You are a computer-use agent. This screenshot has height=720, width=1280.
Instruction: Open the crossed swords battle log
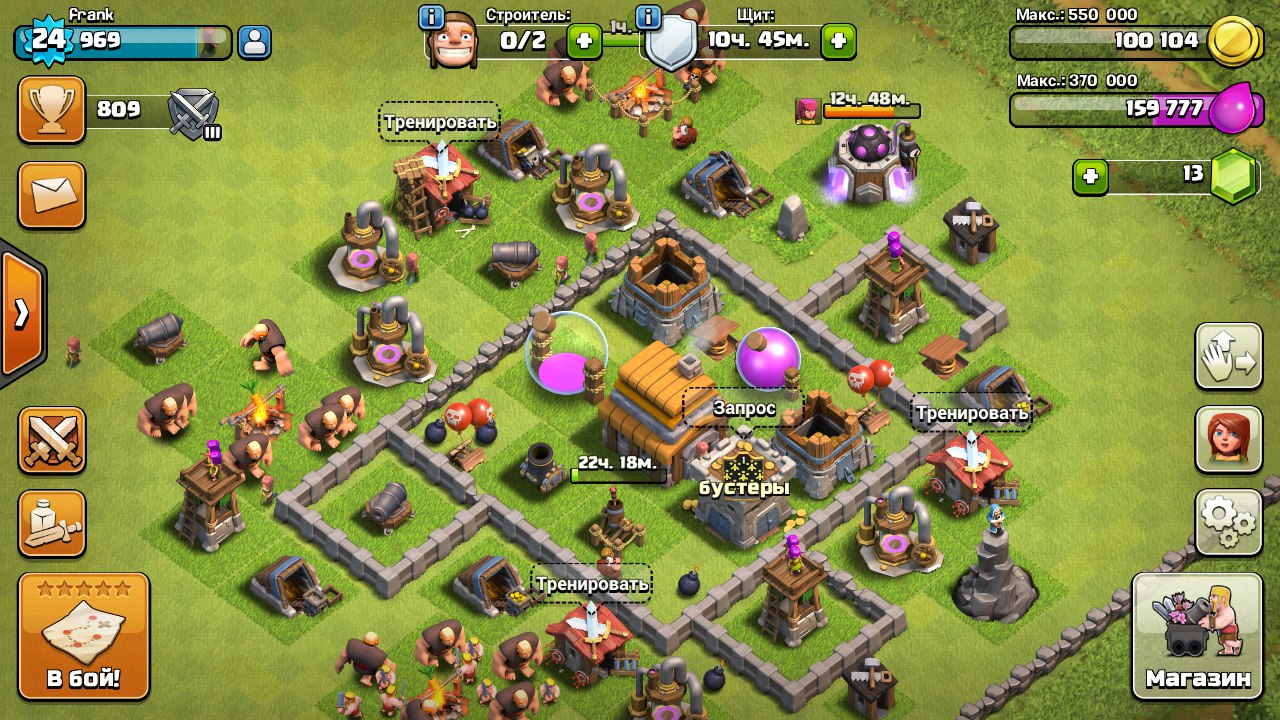(51, 440)
